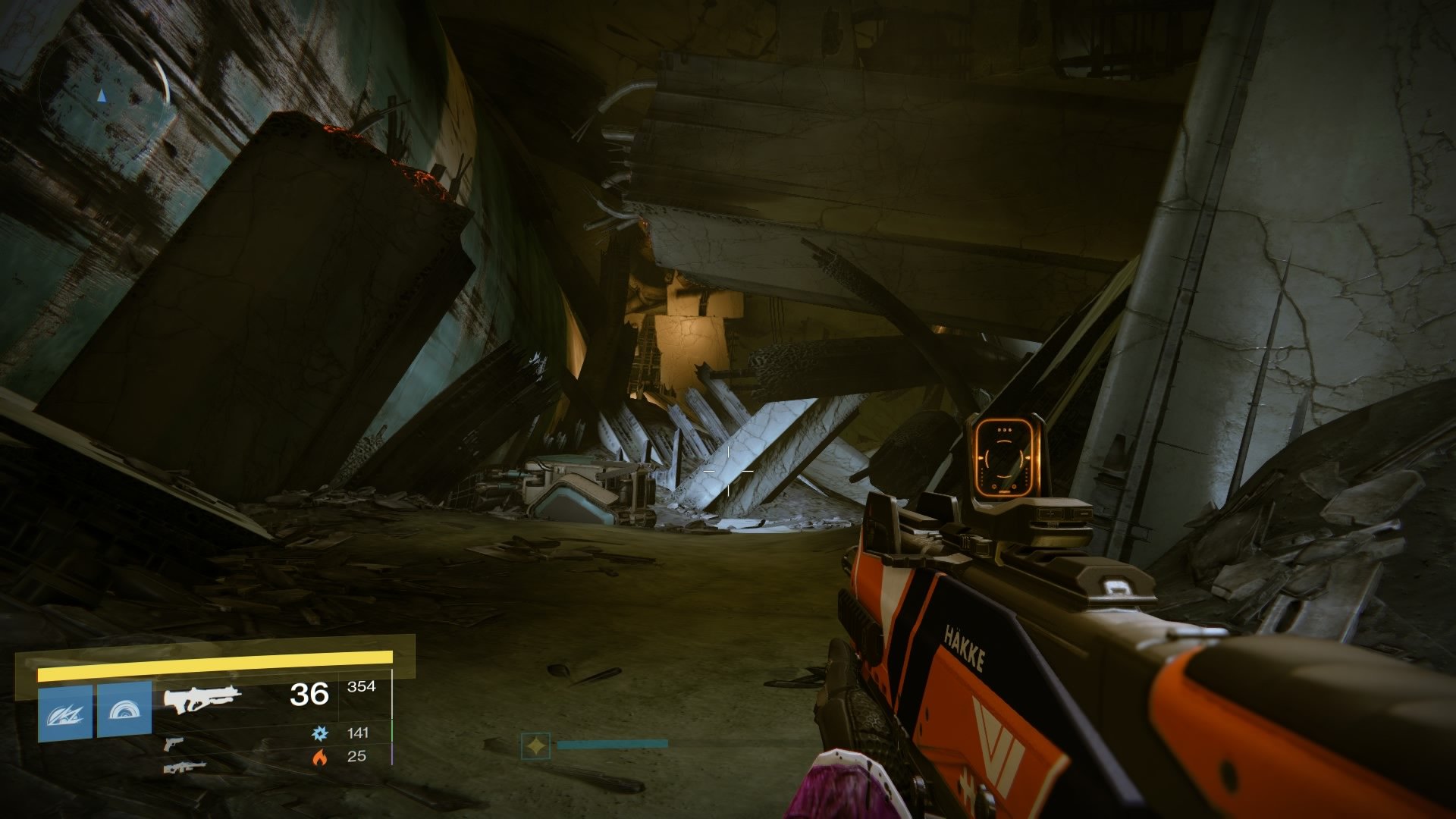
Task: Activate the lightning grenade ability icon
Action: (65, 713)
